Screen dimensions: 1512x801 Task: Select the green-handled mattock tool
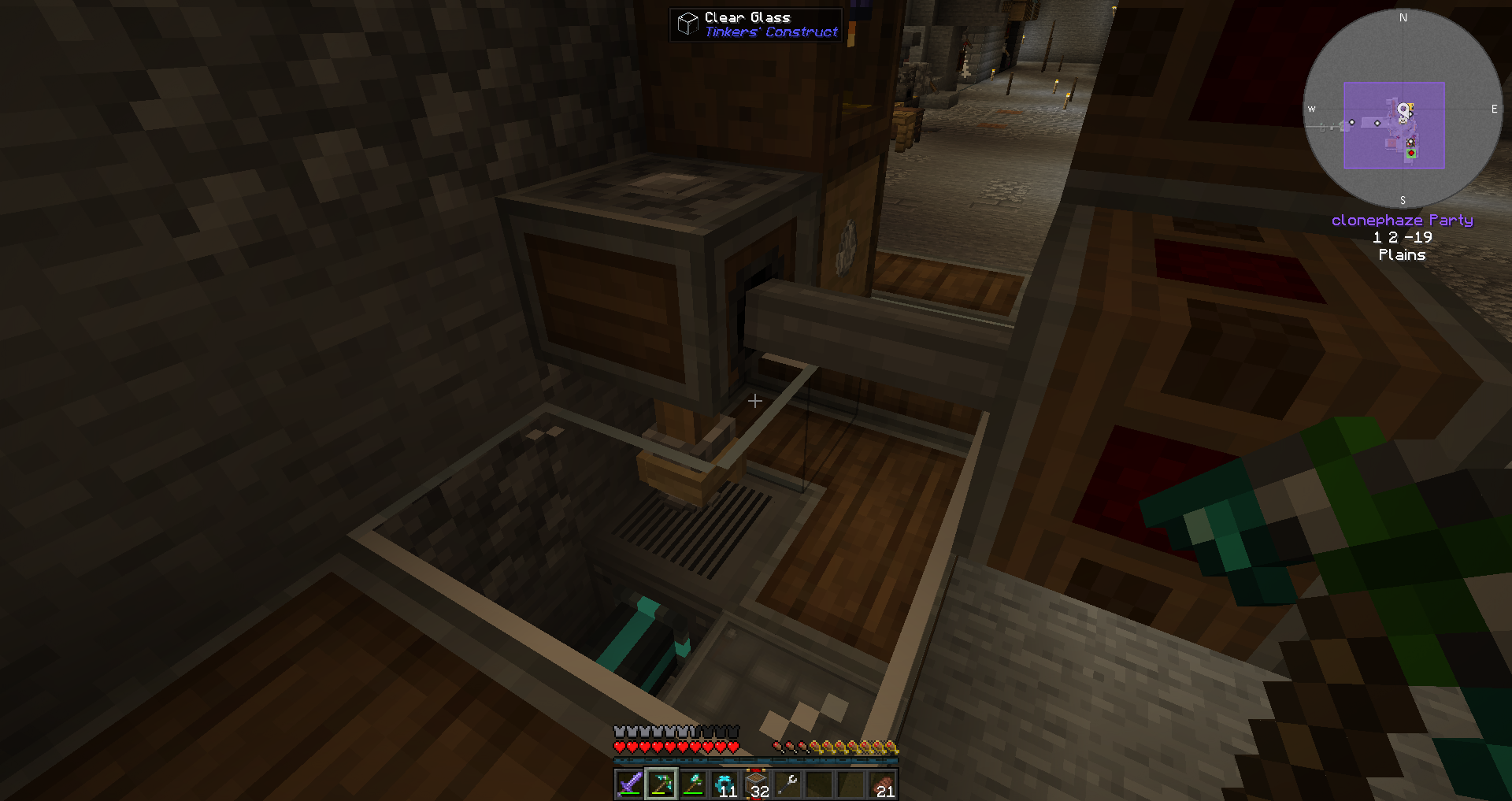(694, 783)
